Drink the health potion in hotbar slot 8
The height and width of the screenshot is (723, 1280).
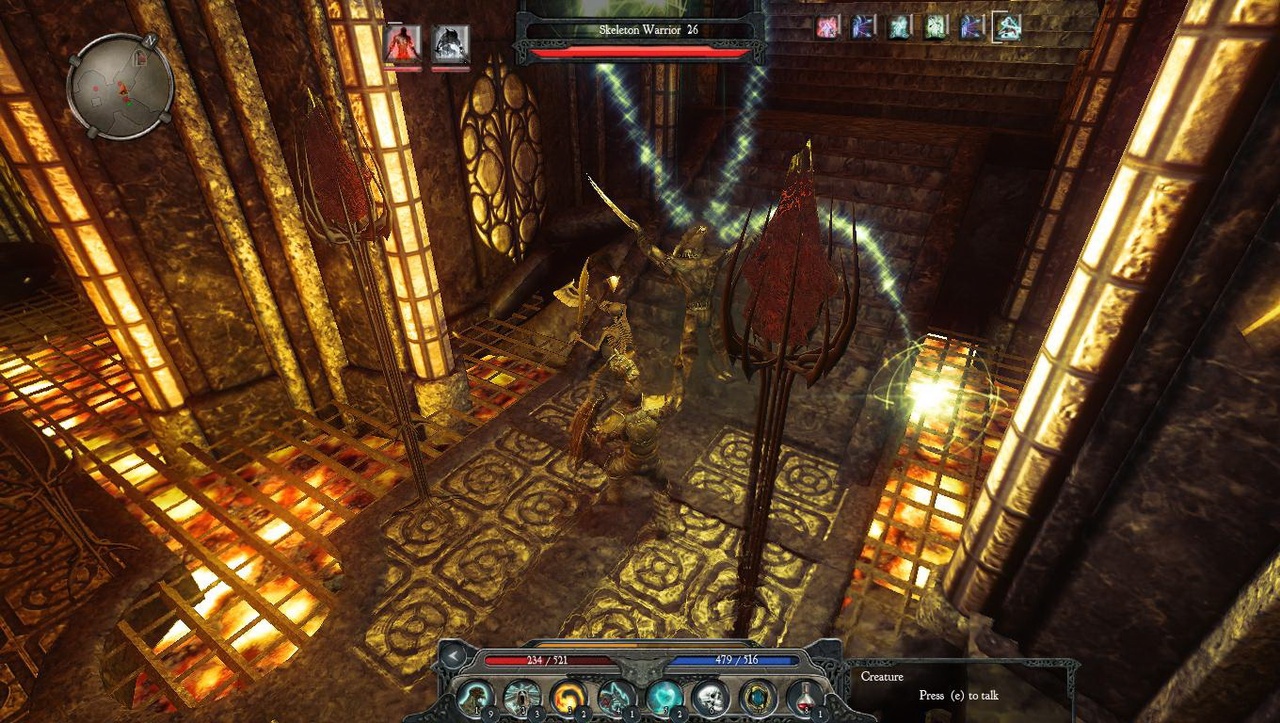[805, 695]
